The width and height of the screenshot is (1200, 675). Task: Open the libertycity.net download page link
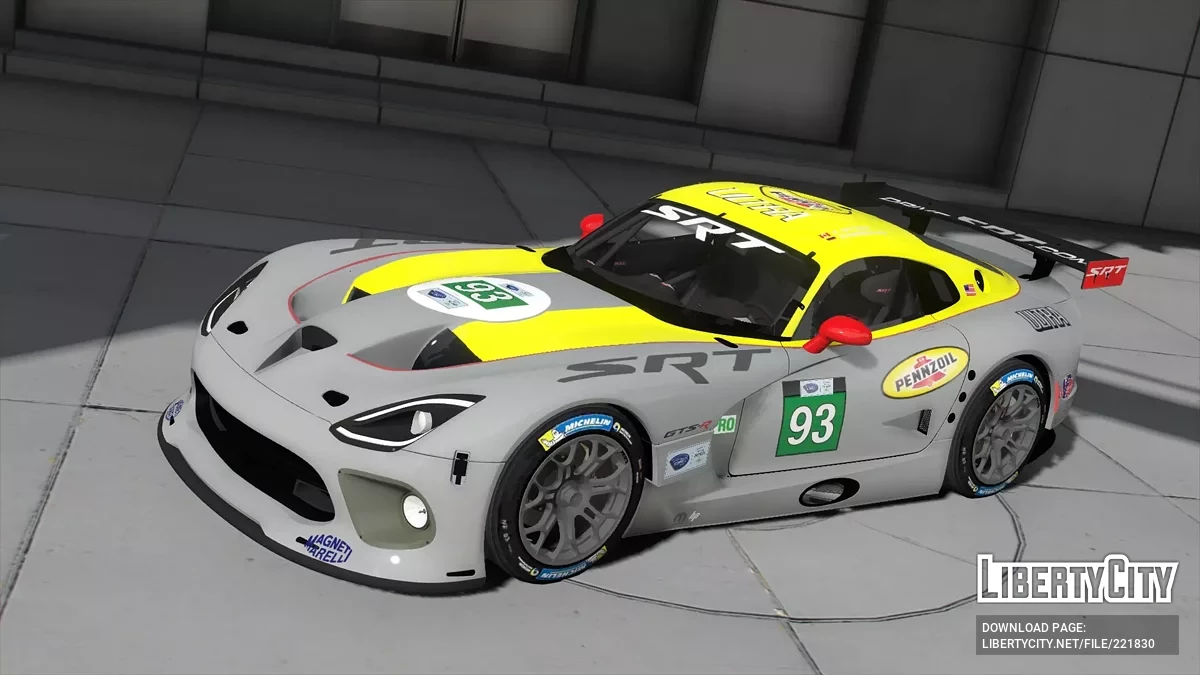click(x=1068, y=643)
